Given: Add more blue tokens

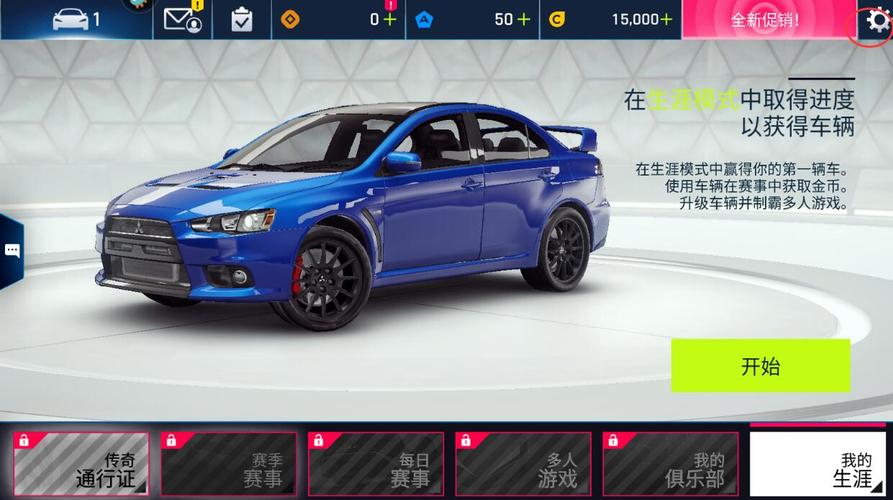Looking at the screenshot, I should [523, 19].
